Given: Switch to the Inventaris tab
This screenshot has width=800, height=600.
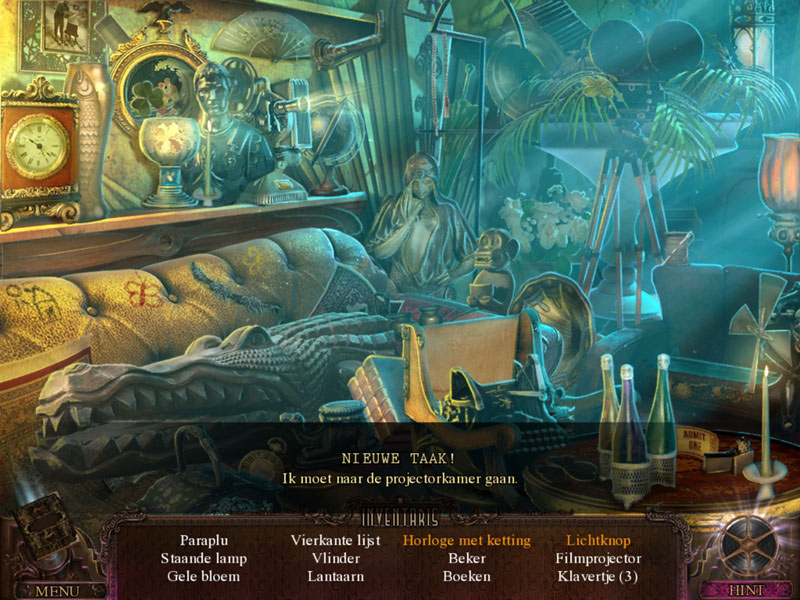Looking at the screenshot, I should 400,518.
